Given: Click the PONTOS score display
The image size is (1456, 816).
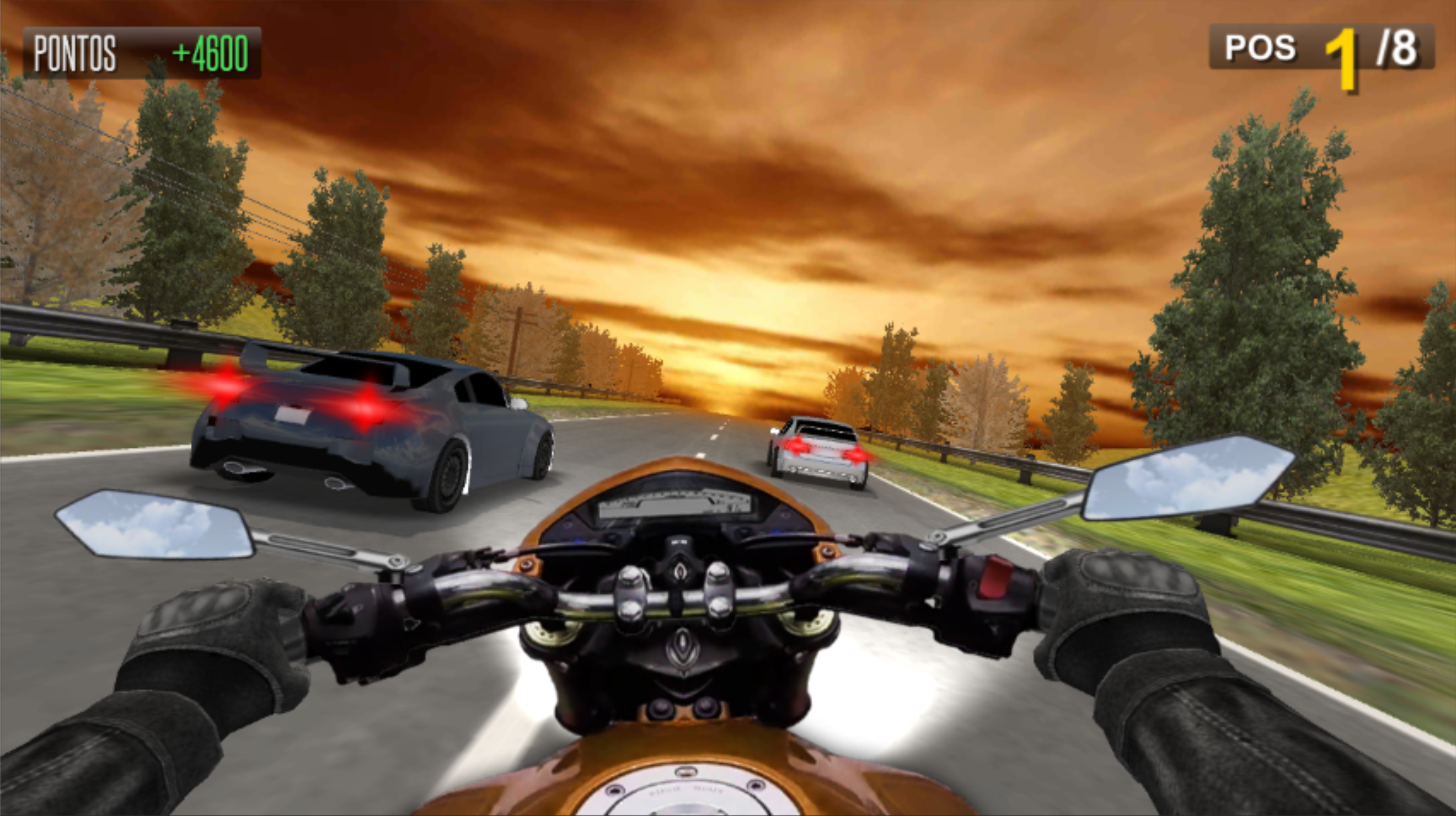Looking at the screenshot, I should pos(73,53).
